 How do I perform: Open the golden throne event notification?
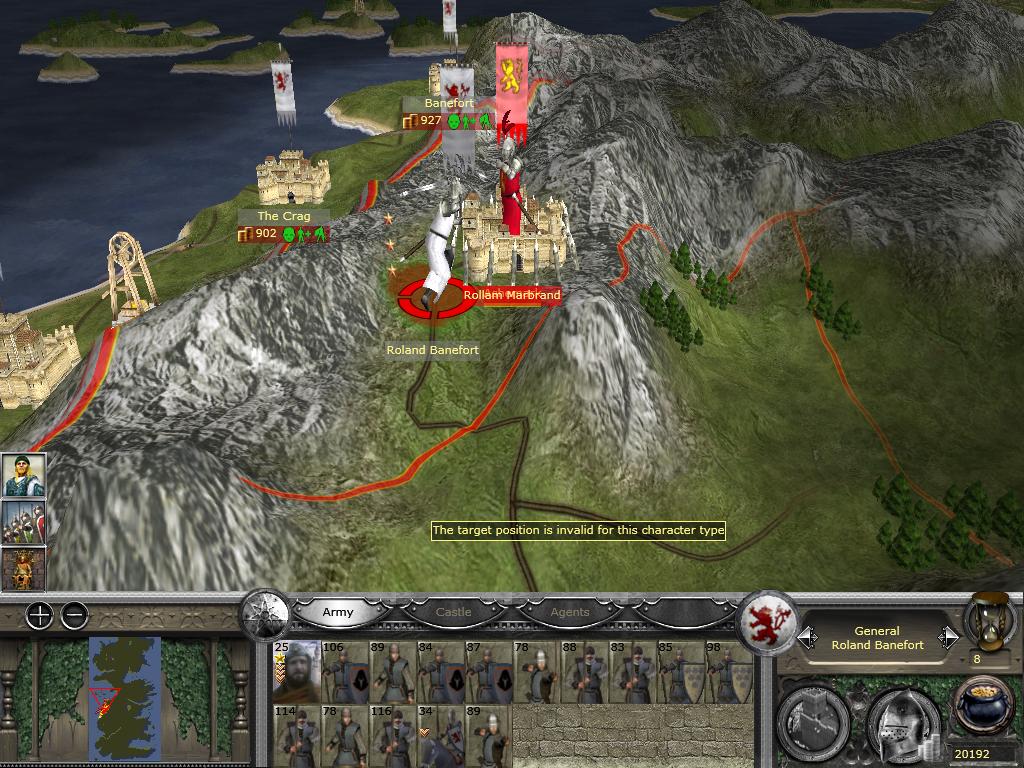pos(23,568)
